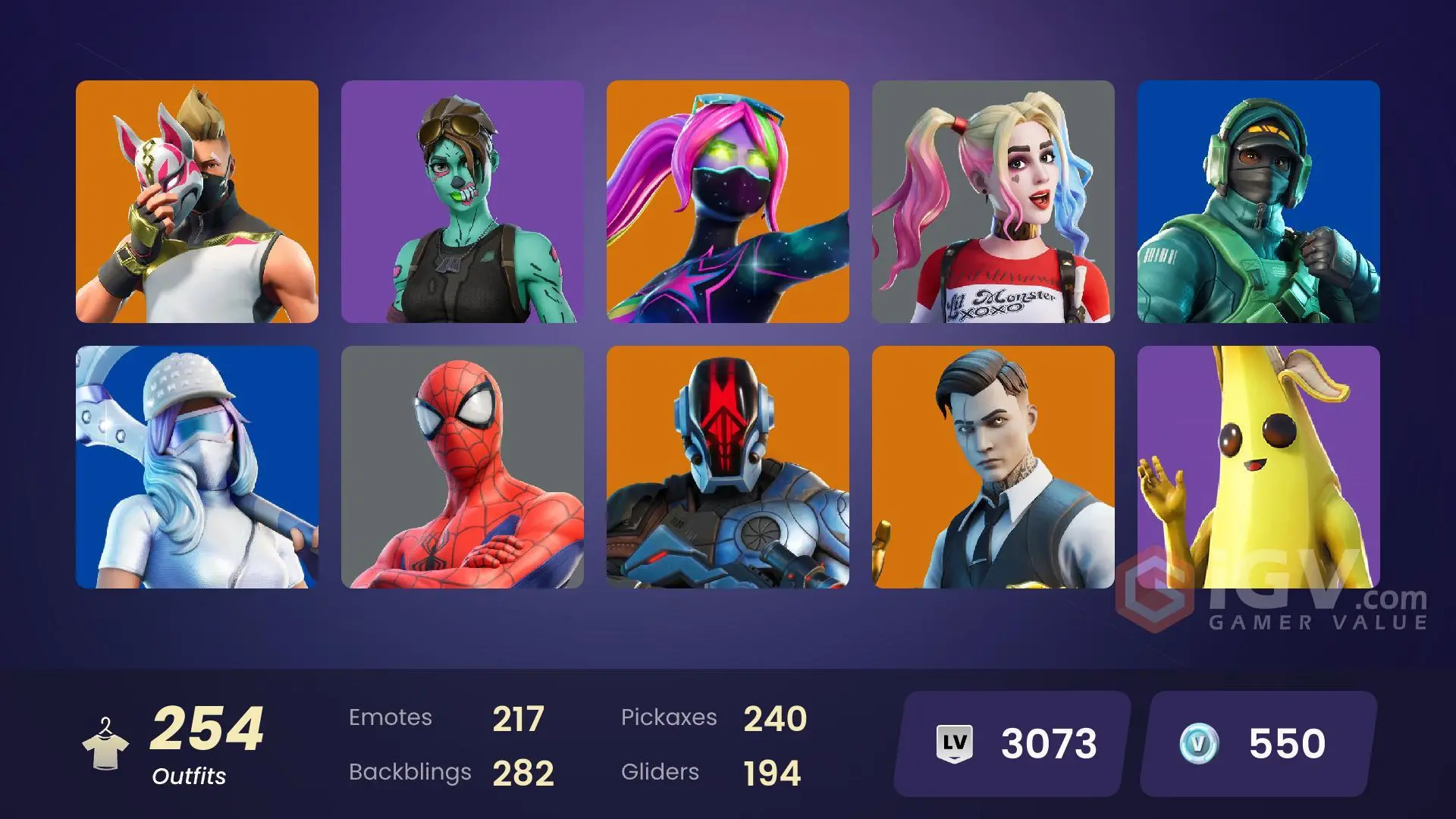Click the t-shirt Outfits hanger icon
Screen dimensions: 1456x819
pos(106,743)
